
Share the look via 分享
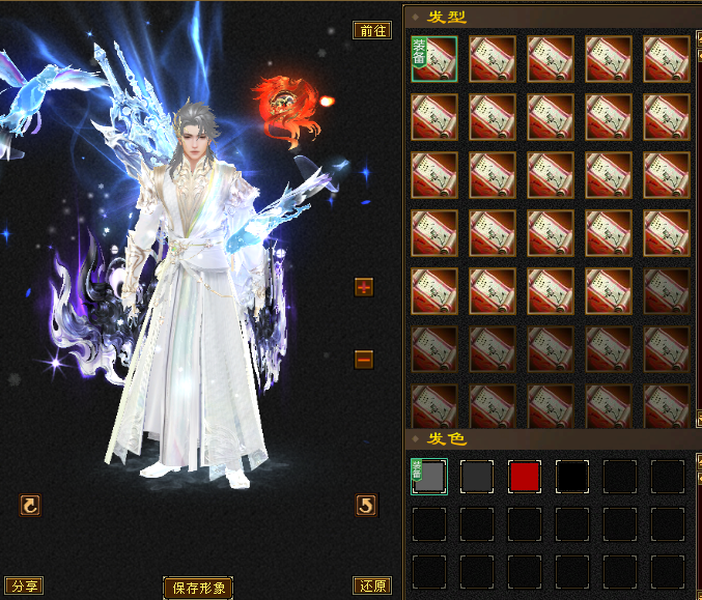24,586
